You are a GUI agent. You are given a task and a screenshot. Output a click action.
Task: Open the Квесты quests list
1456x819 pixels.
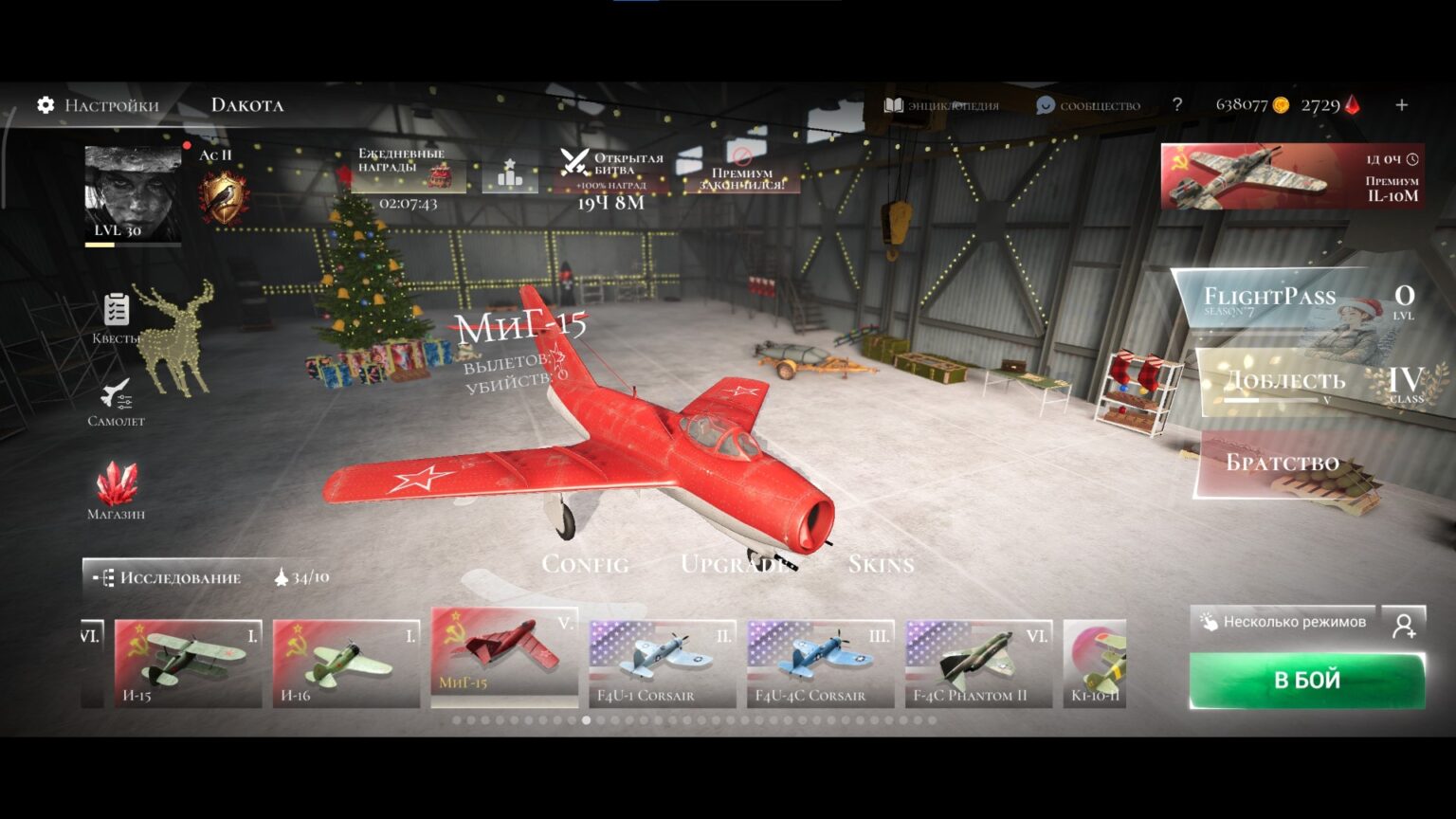tap(116, 318)
